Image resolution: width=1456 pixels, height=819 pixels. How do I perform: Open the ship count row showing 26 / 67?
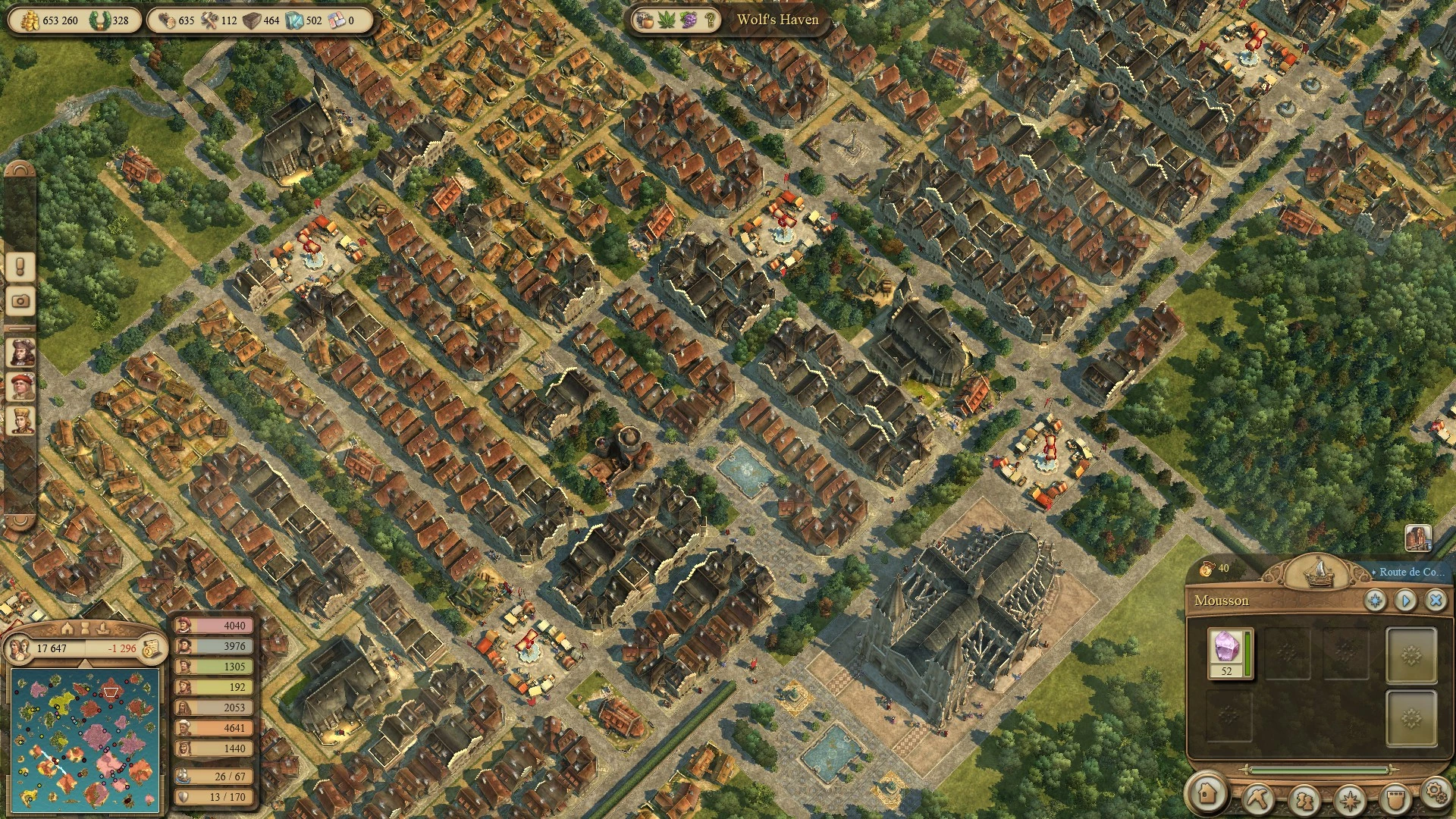click(x=215, y=777)
